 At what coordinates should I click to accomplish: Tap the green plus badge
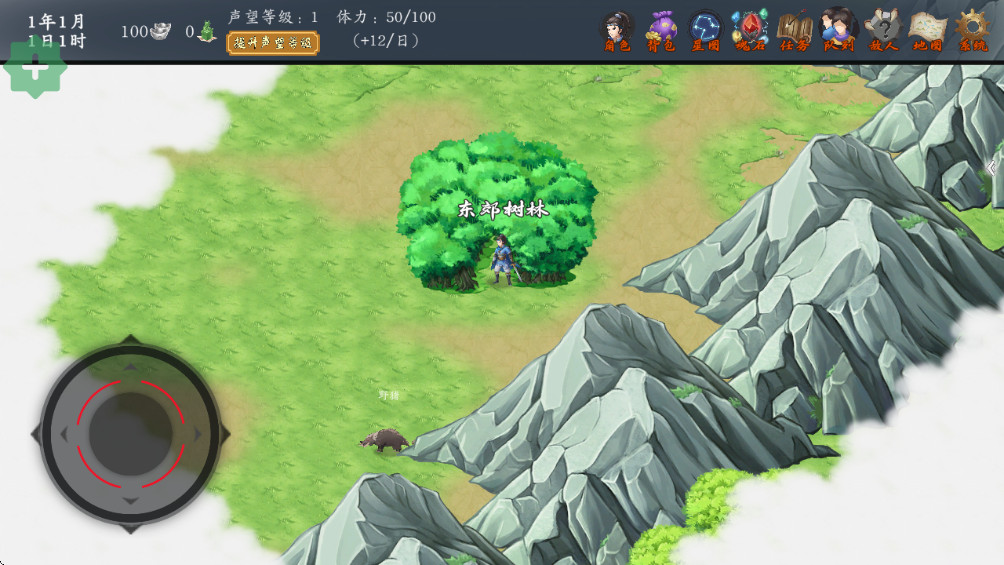point(36,68)
